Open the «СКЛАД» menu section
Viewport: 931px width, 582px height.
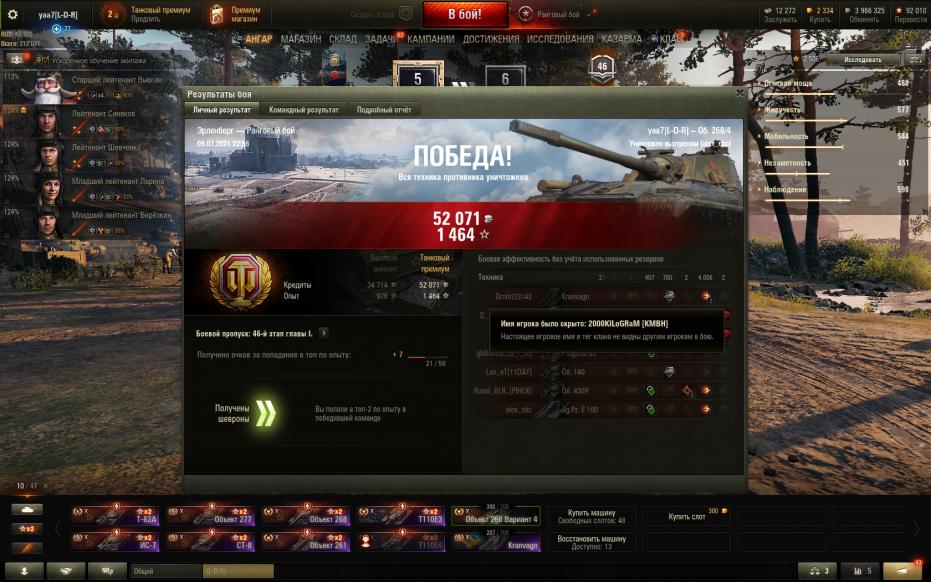coord(343,39)
